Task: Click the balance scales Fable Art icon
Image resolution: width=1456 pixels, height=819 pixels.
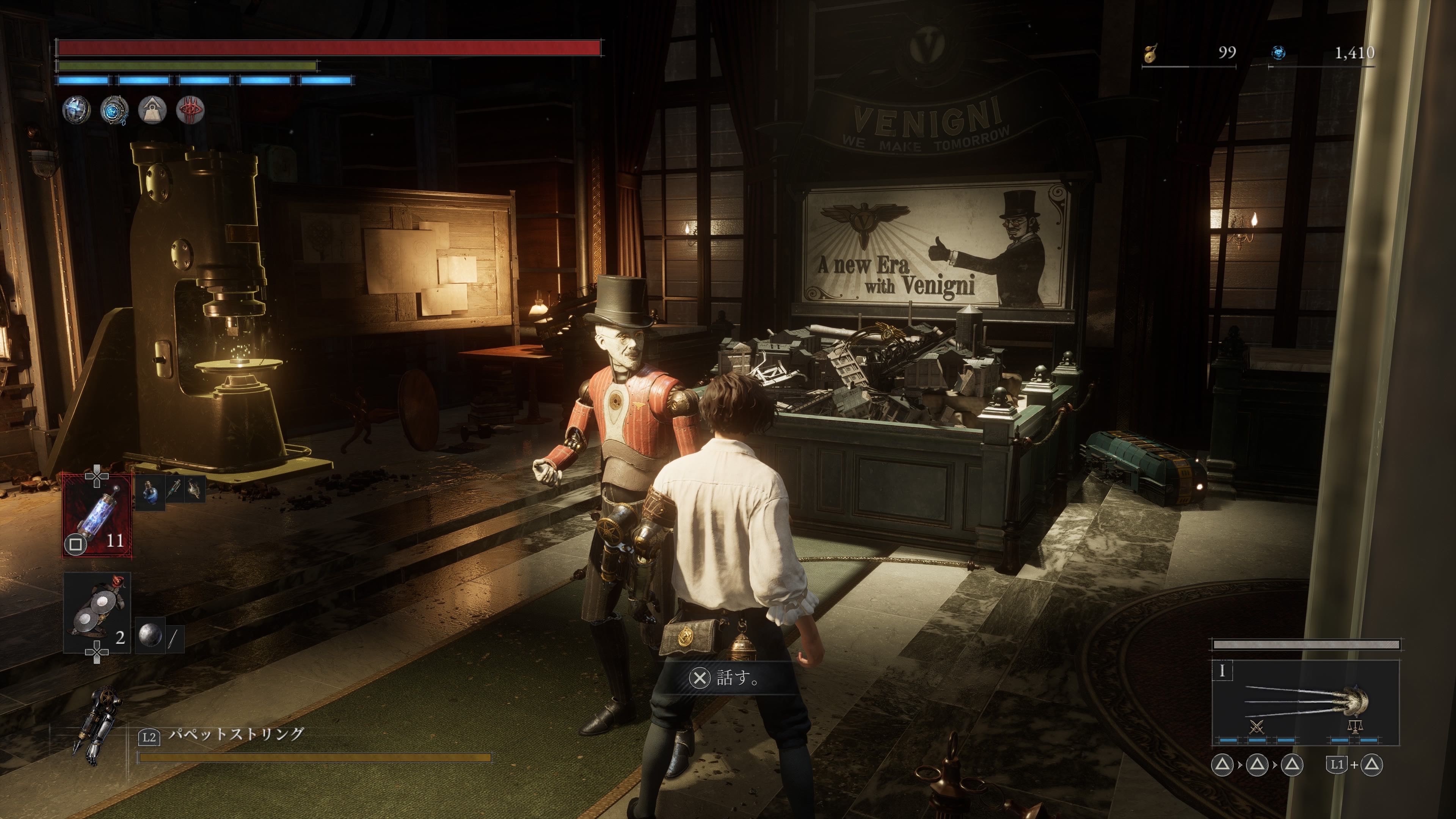Action: (1355, 726)
